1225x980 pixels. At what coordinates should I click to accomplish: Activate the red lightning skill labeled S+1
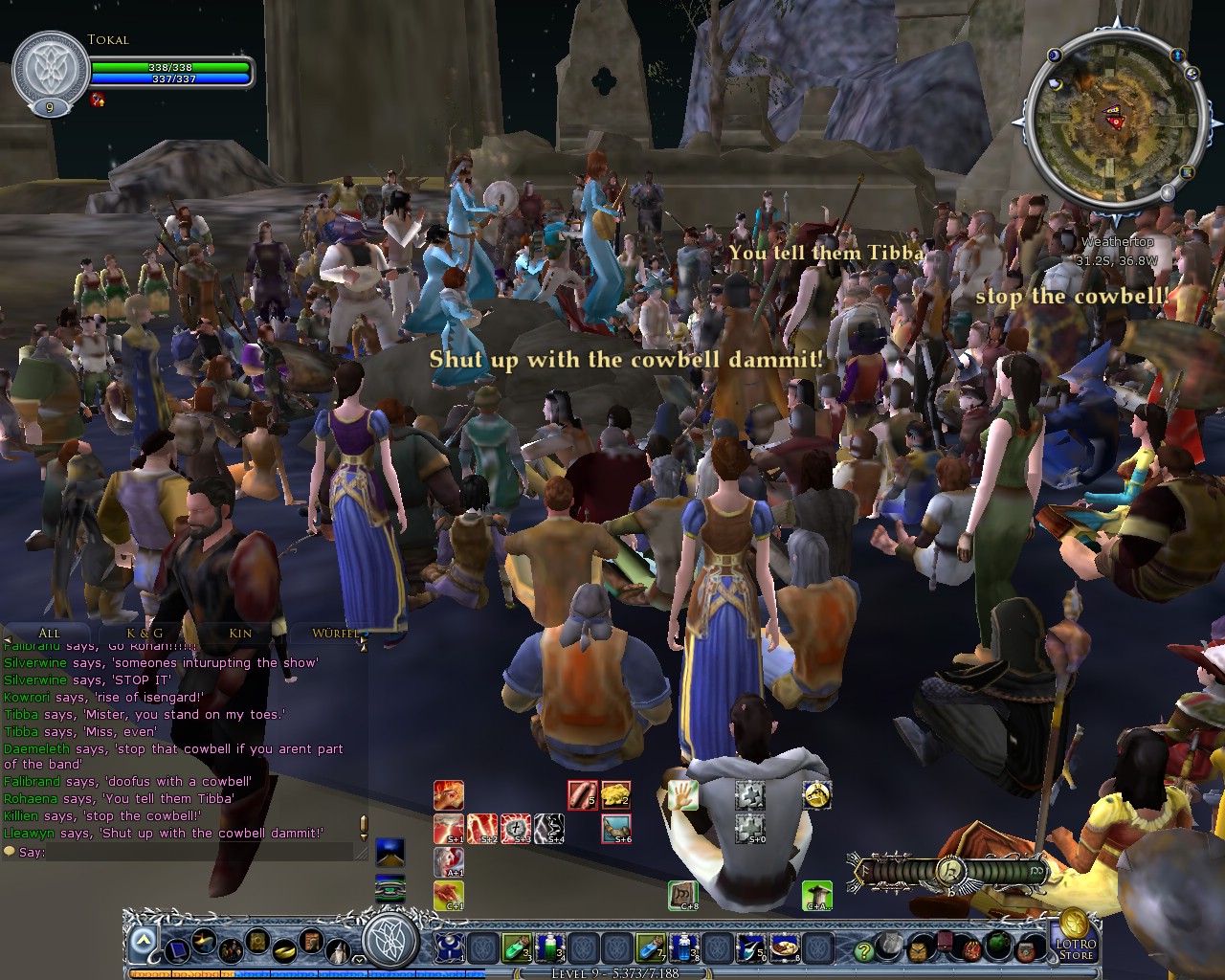(447, 827)
